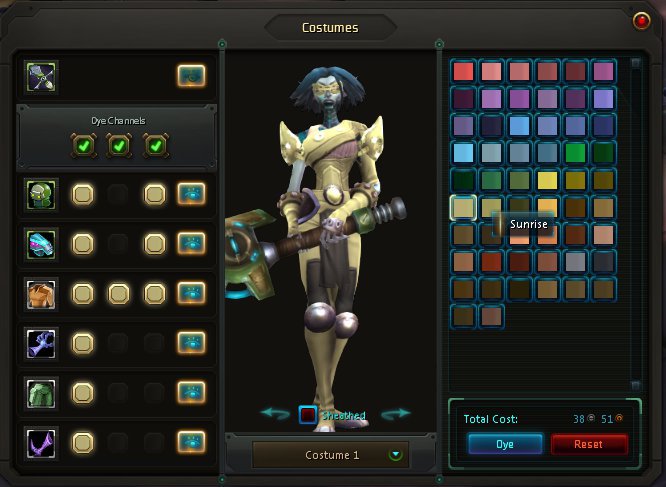Toggle visibility eye for the weapon slot
The image size is (666, 487).
tap(191, 75)
